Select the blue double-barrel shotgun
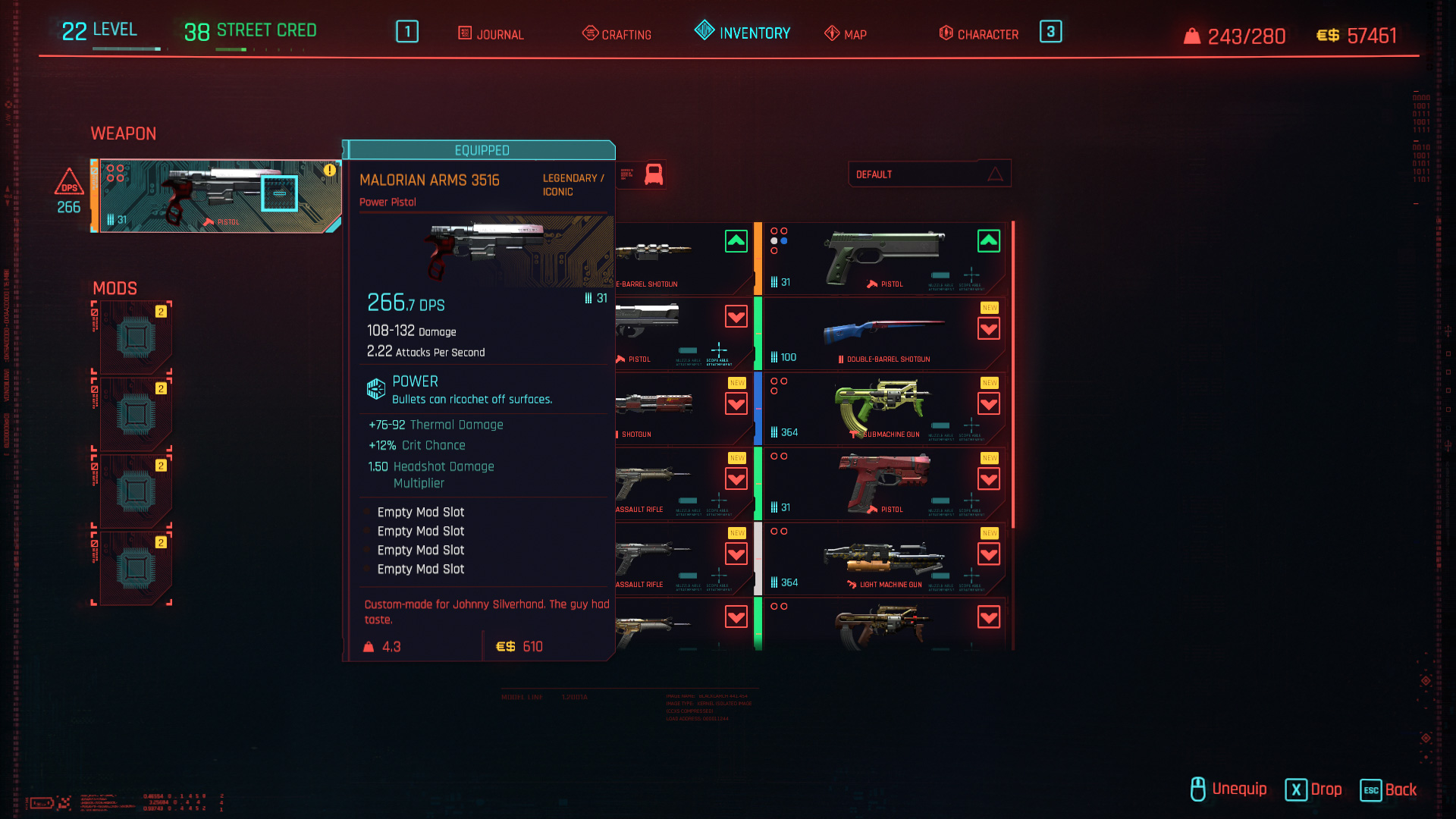Viewport: 1456px width, 819px height. 884,334
